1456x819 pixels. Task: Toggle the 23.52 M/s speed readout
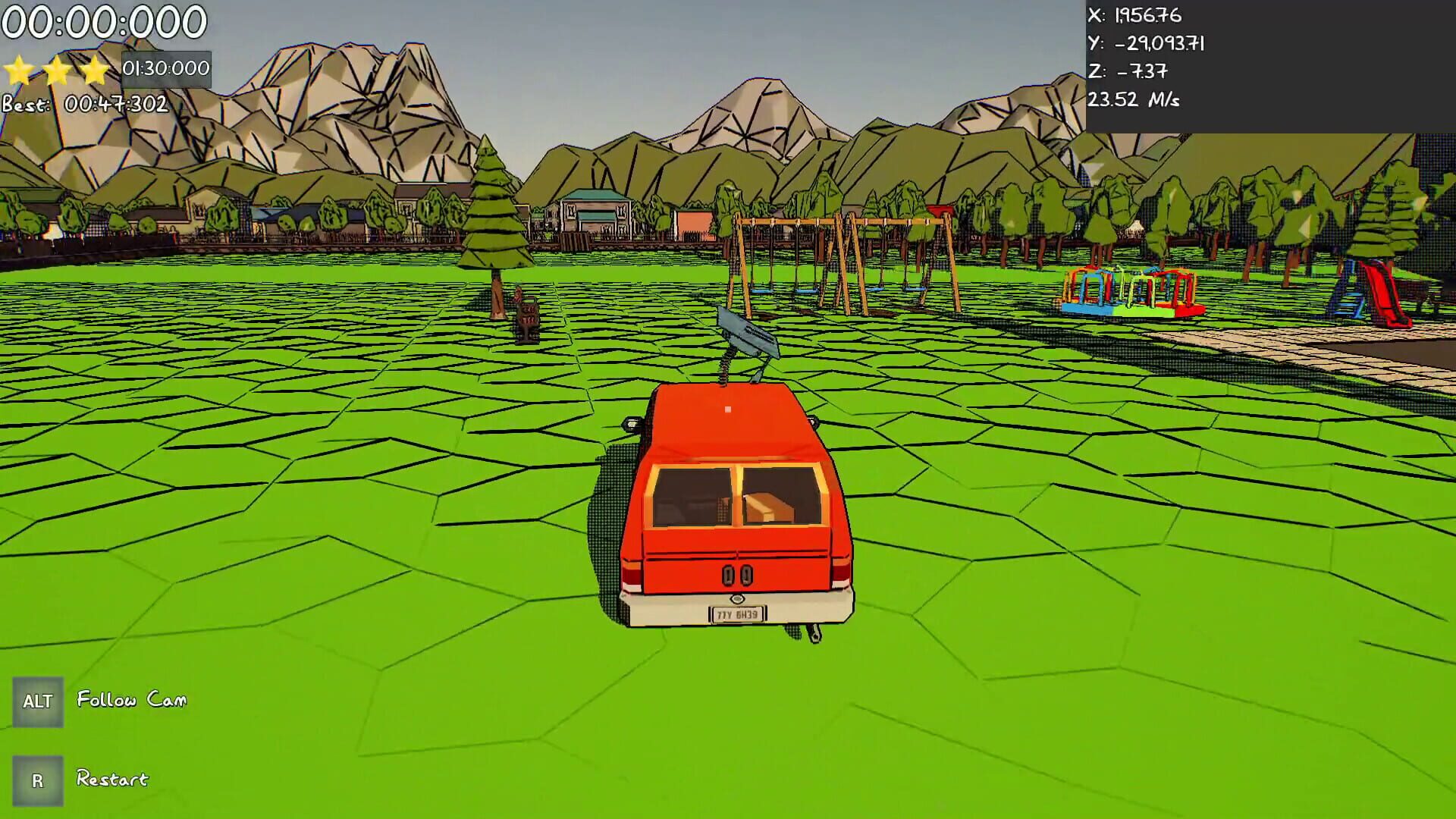pyautogui.click(x=1134, y=99)
